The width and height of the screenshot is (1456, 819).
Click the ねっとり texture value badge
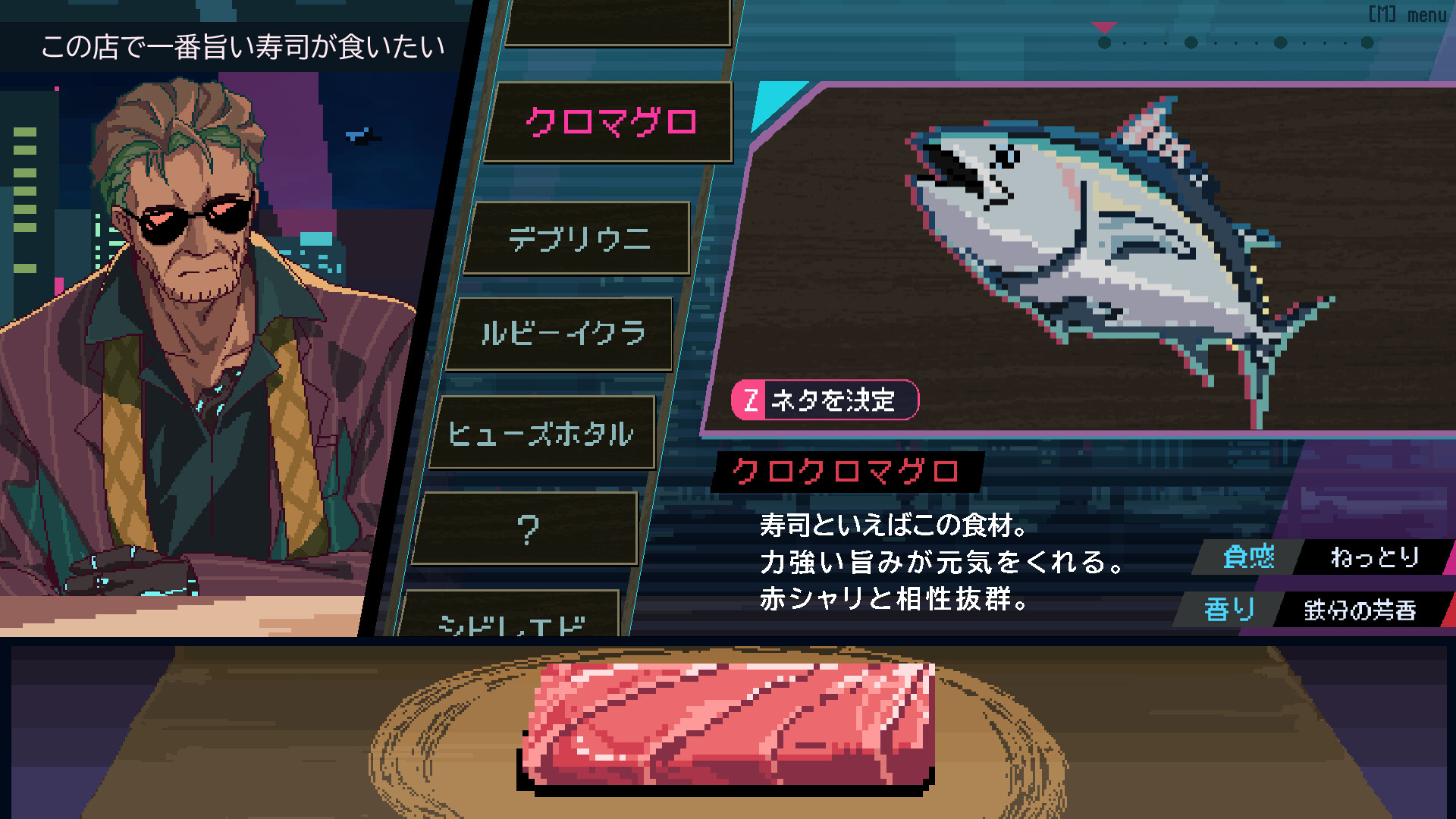(1379, 558)
